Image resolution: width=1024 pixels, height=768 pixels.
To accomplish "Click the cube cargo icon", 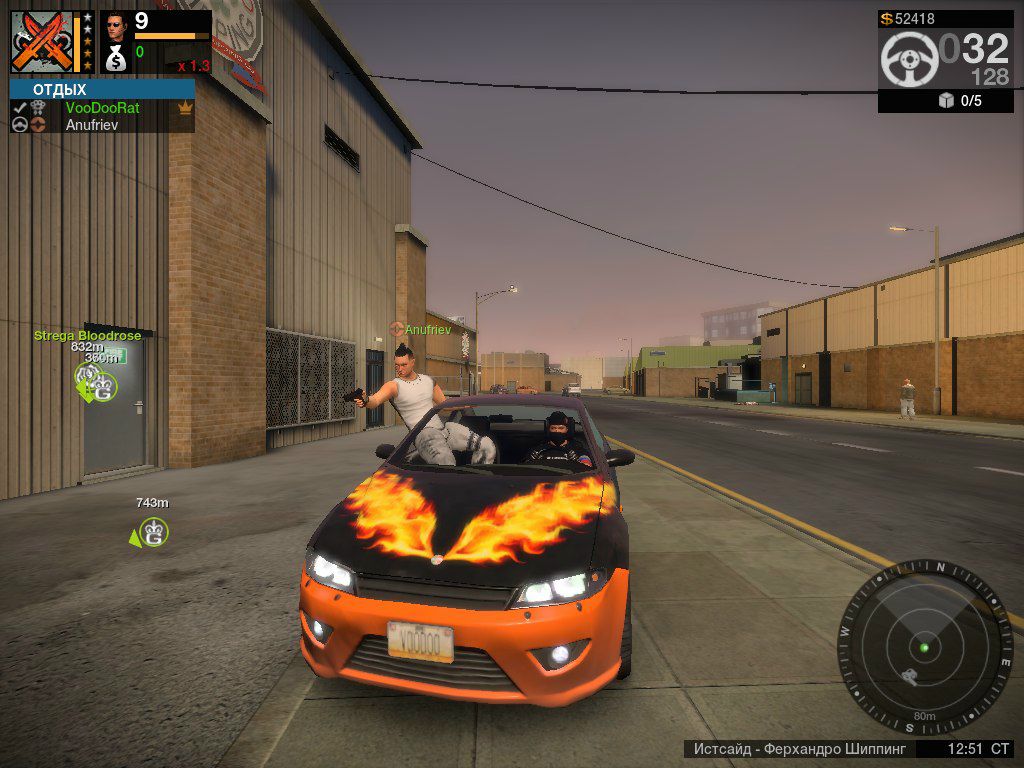I will tap(946, 100).
